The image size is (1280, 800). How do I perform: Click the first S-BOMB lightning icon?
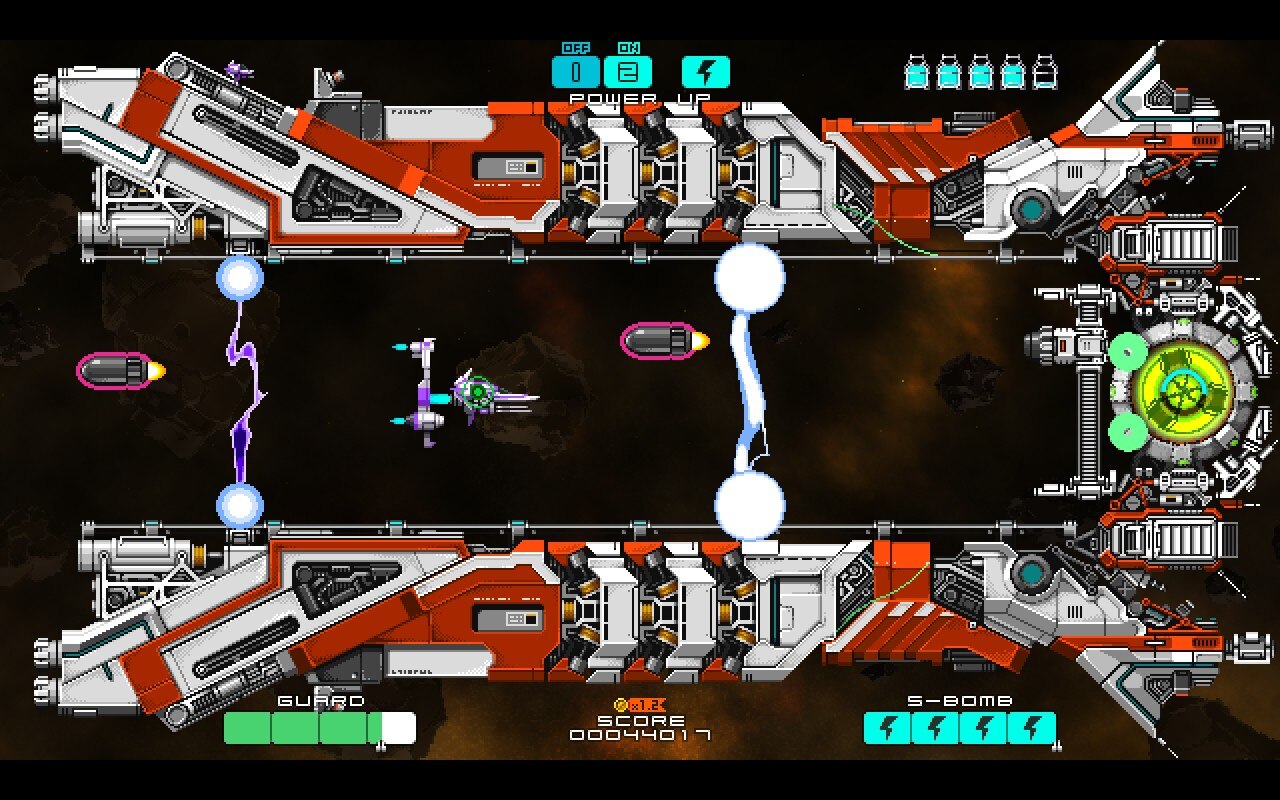887,727
